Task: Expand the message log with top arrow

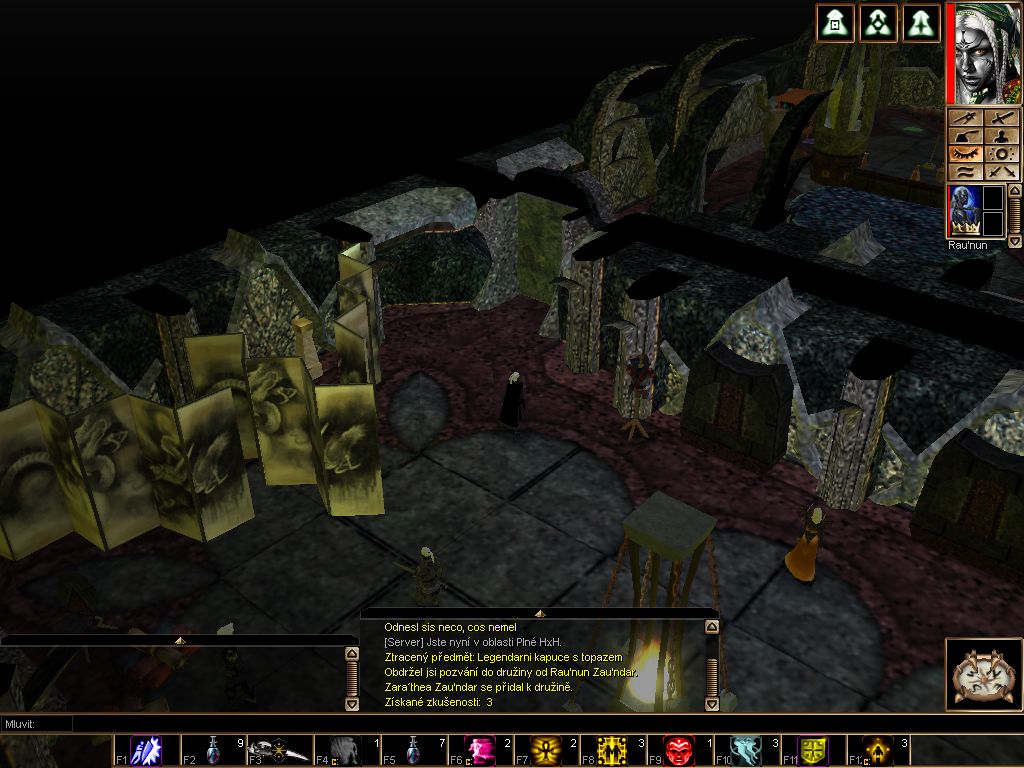Action: click(539, 613)
